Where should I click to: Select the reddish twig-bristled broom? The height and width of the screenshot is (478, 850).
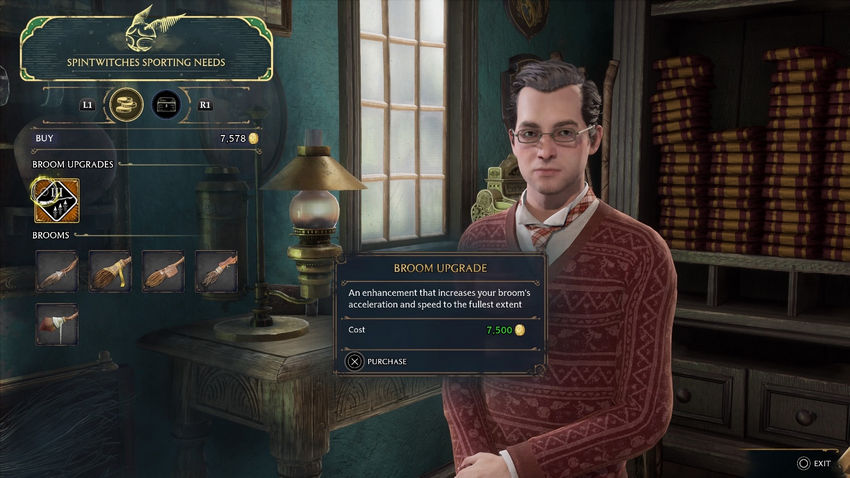[215, 271]
